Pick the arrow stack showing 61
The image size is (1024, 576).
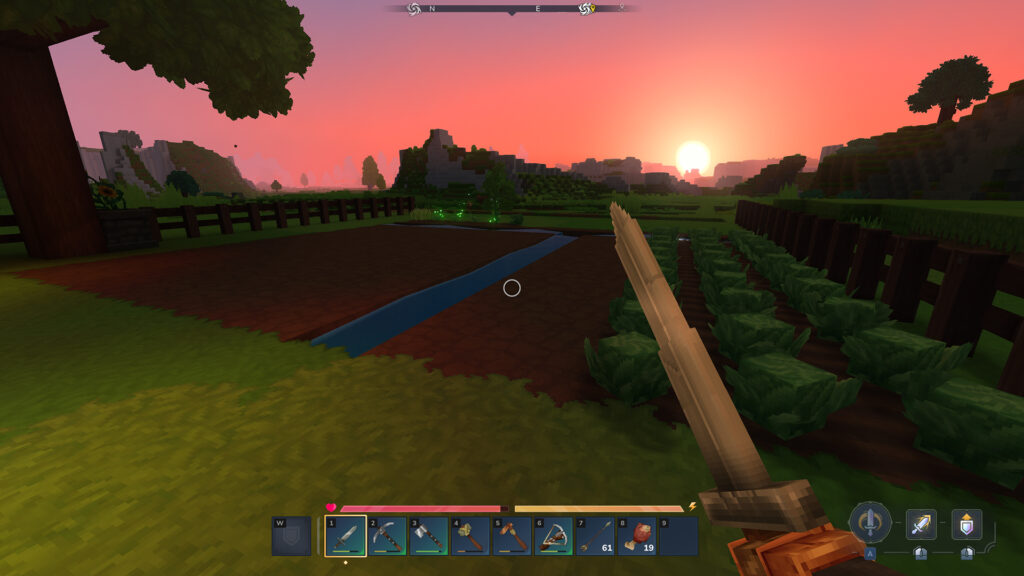pos(595,536)
